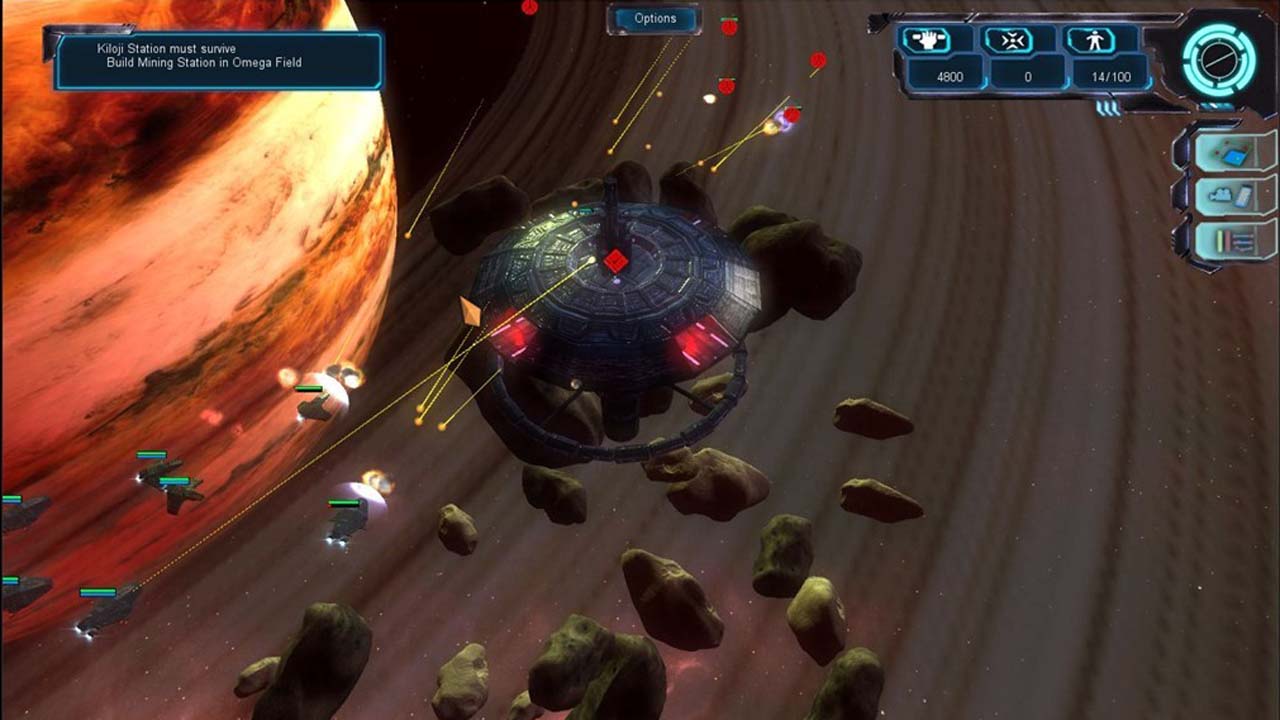Screen dimensions: 1280x720
Task: Click the fist resource icon
Action: point(936,40)
